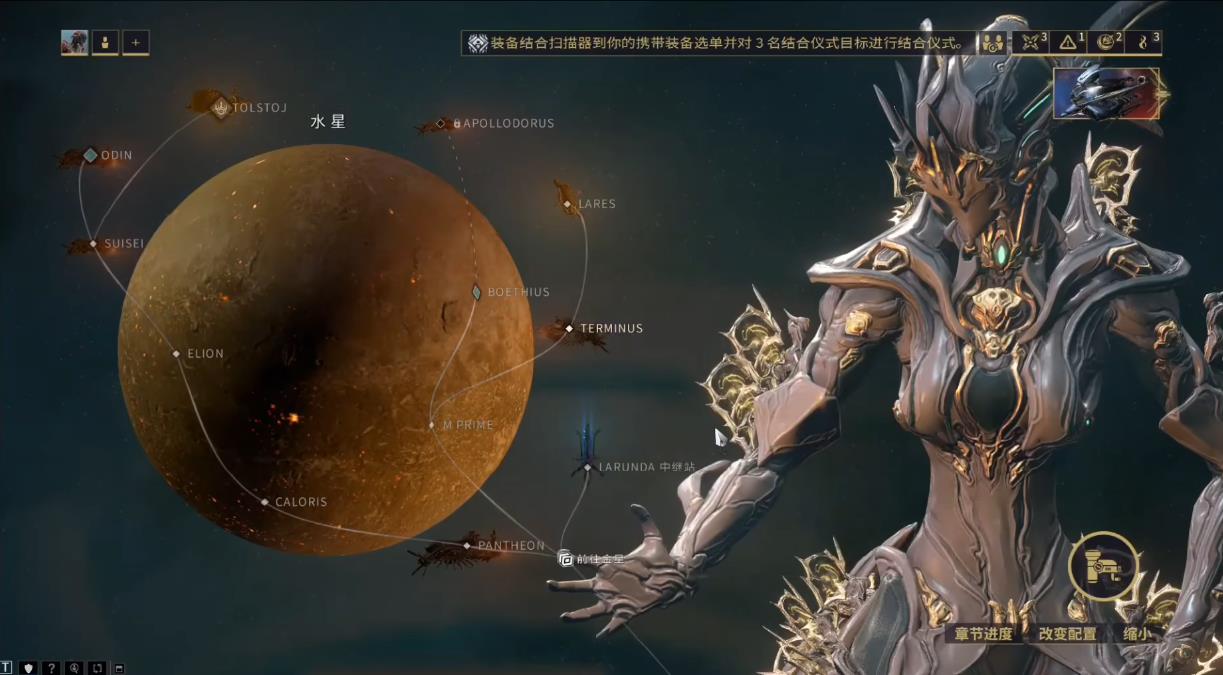This screenshot has height=675, width=1223.
Task: Choose the Lares mission node
Action: (x=567, y=204)
